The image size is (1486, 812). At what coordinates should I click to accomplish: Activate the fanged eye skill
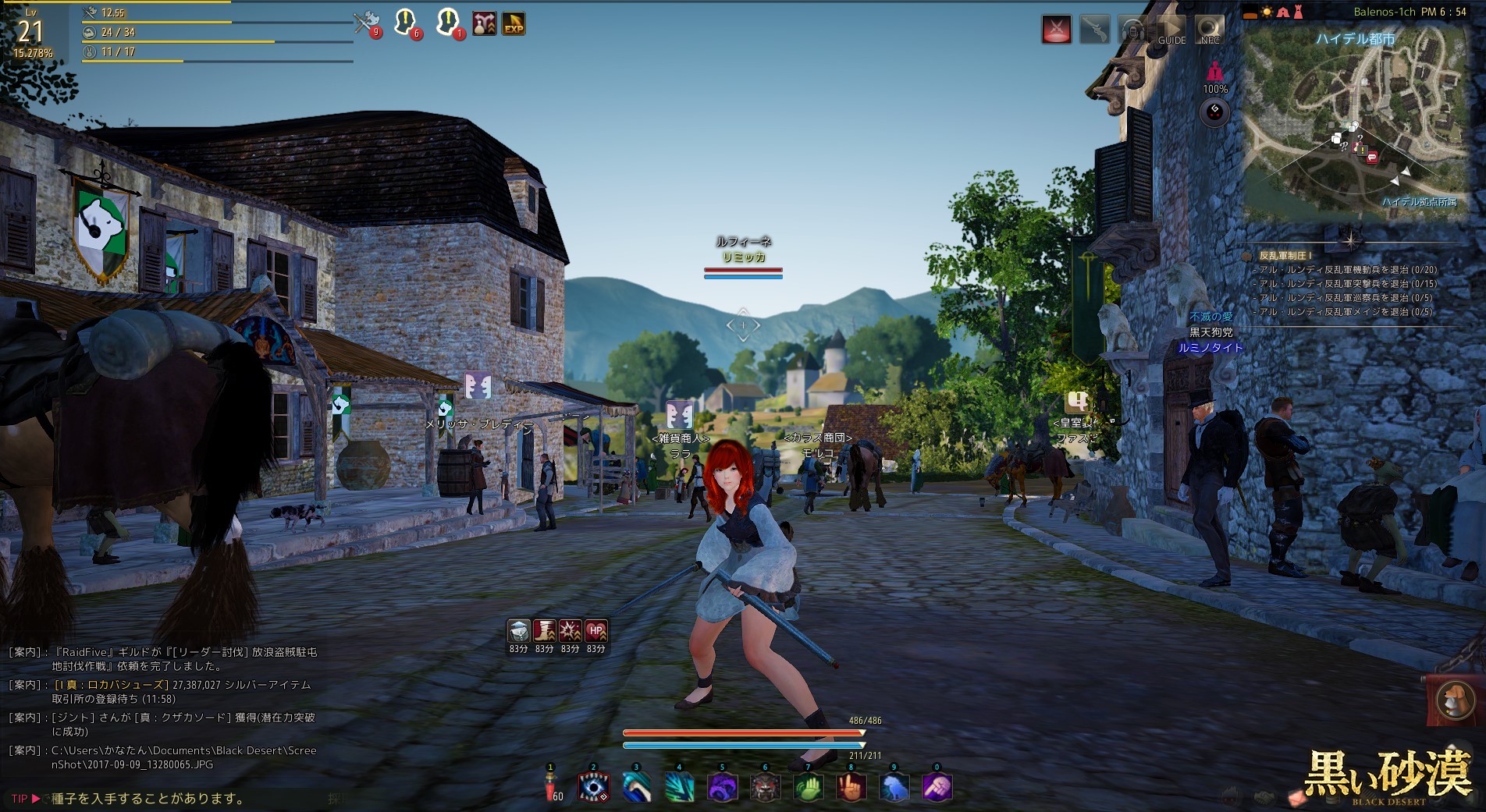(x=593, y=787)
